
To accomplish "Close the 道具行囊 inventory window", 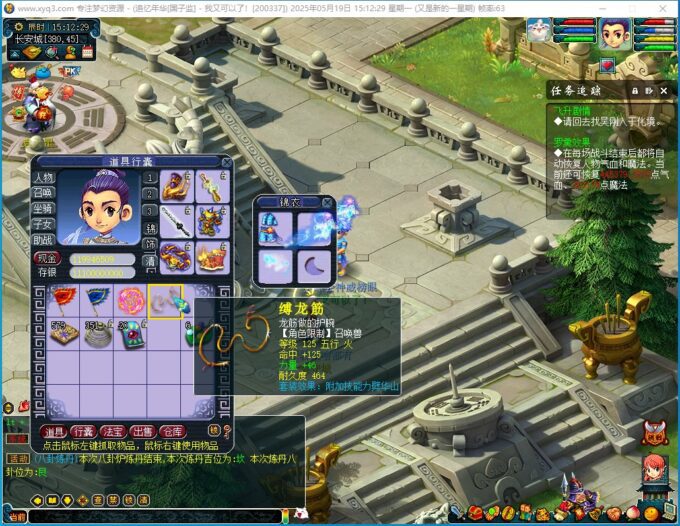I will point(227,161).
